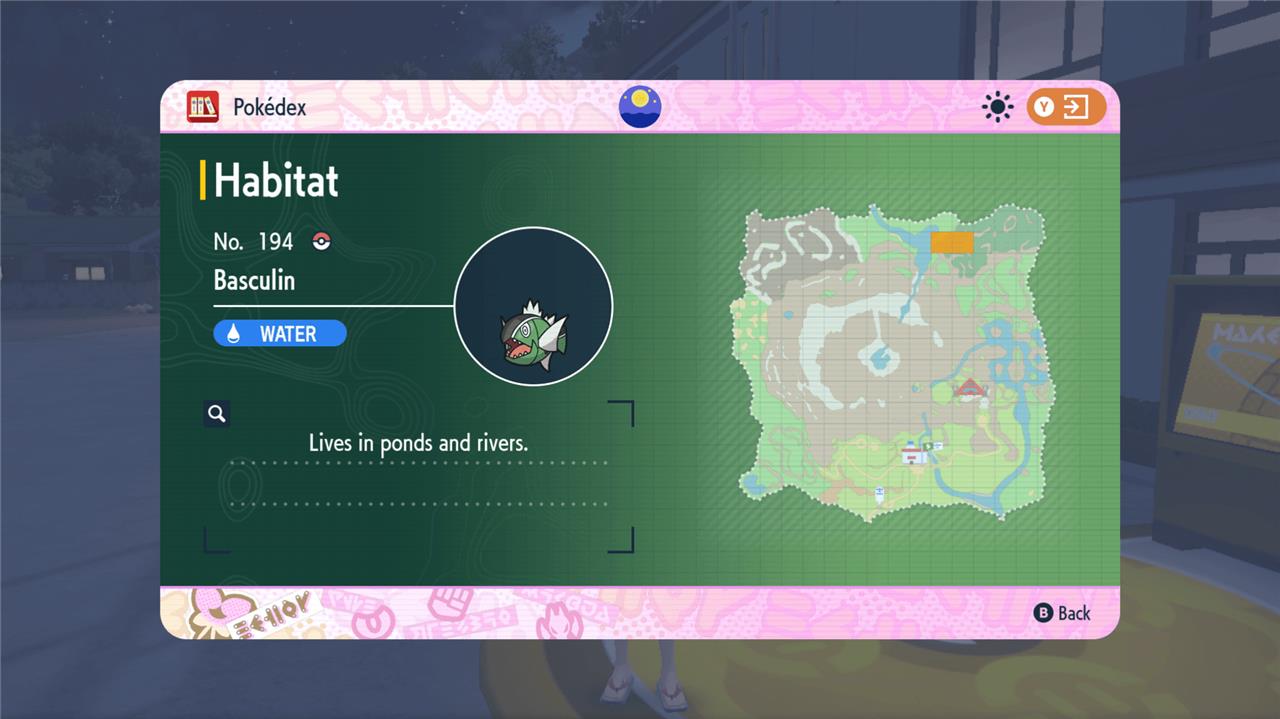Image resolution: width=1280 pixels, height=719 pixels.
Task: Switch to the daytime sun icon
Action: click(x=997, y=107)
